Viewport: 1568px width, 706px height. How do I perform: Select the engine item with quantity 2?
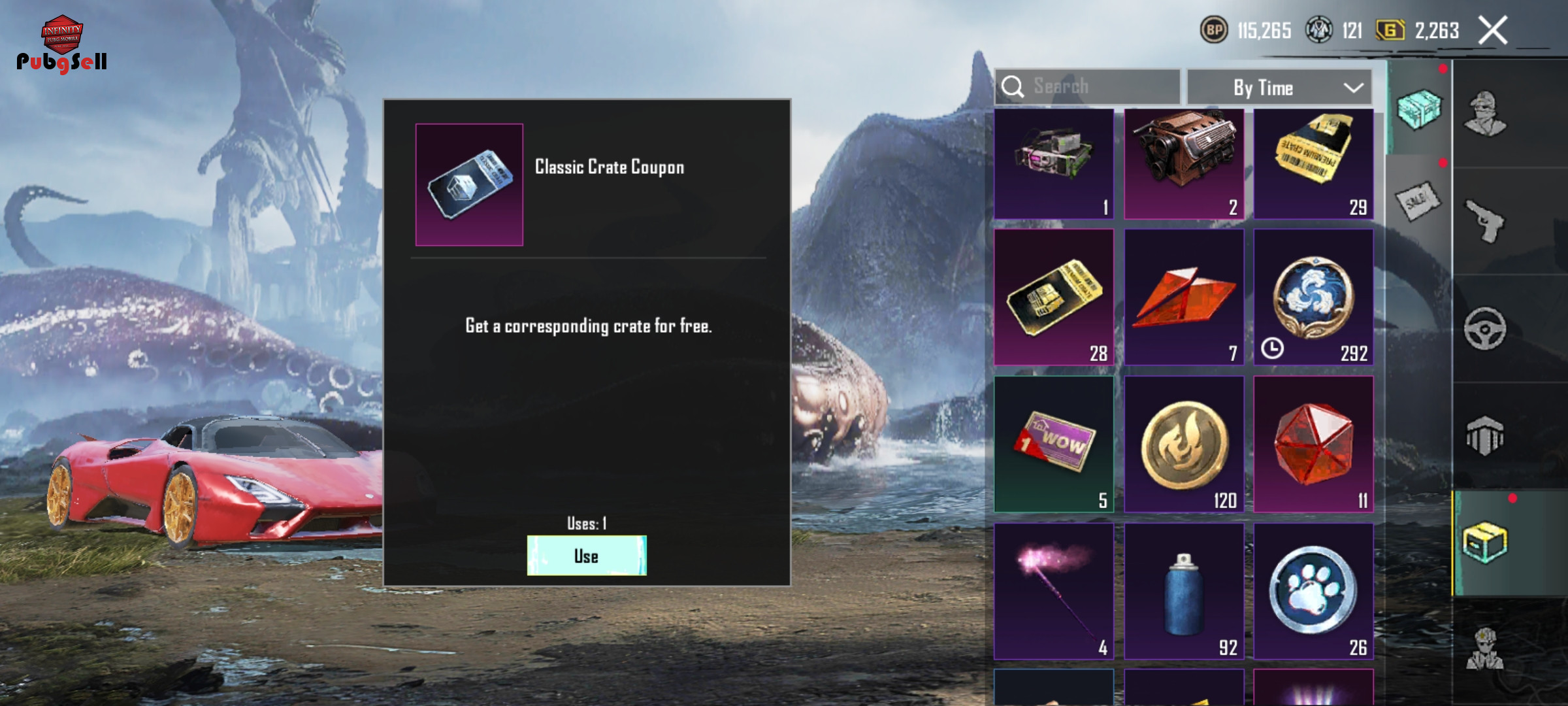pos(1184,163)
